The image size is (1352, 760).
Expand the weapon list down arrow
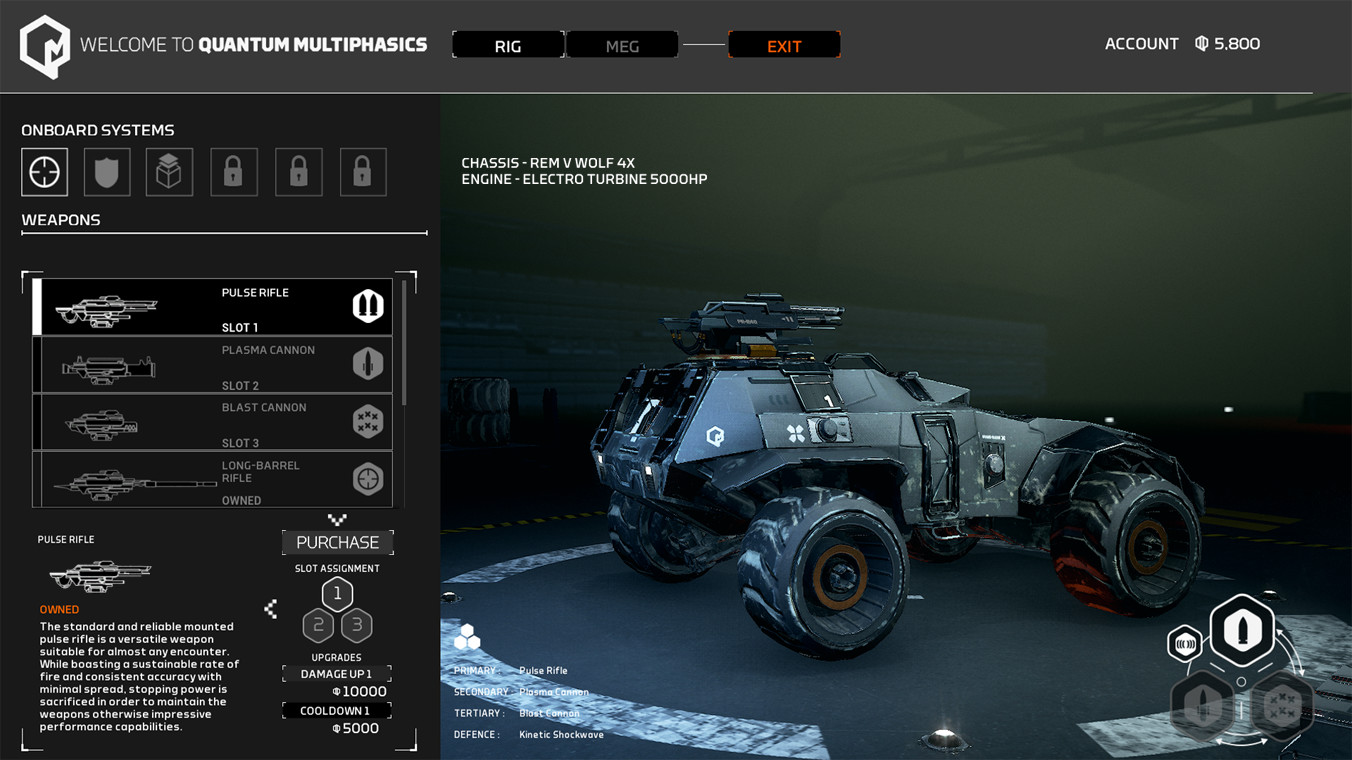337,520
